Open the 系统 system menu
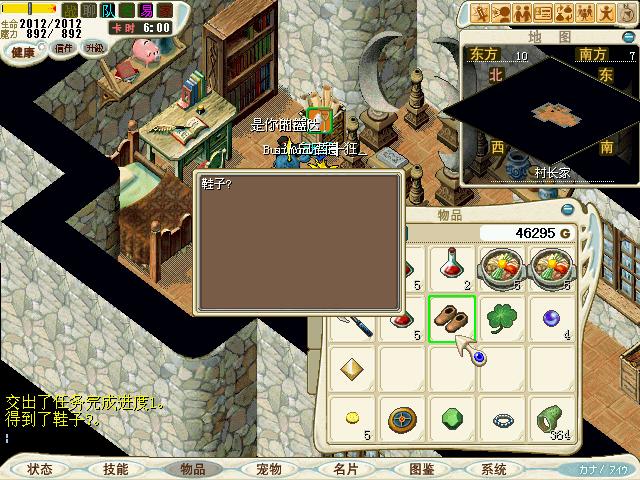 [x=494, y=468]
